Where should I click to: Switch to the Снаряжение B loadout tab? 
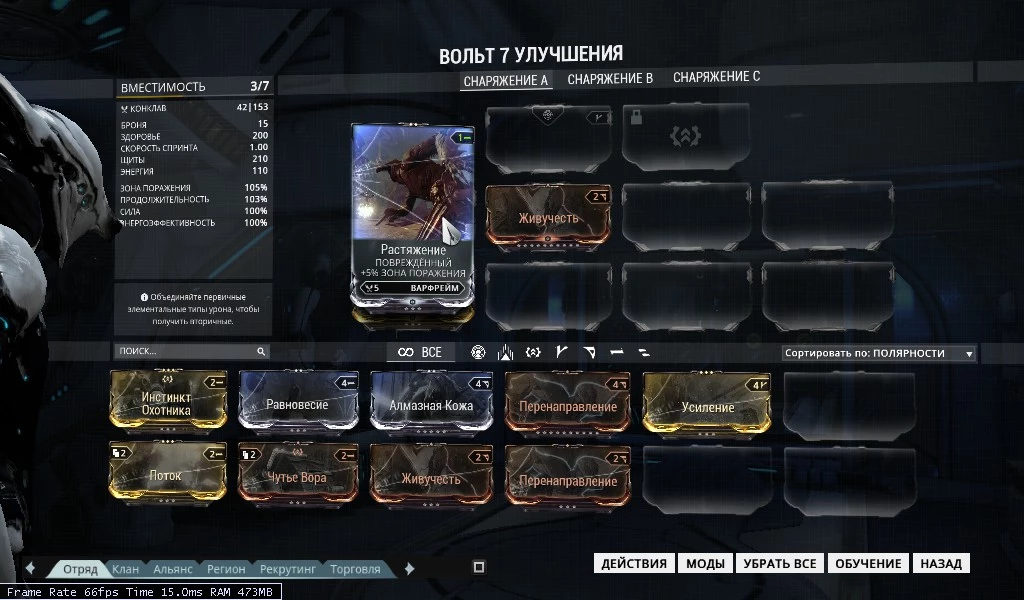click(x=610, y=78)
